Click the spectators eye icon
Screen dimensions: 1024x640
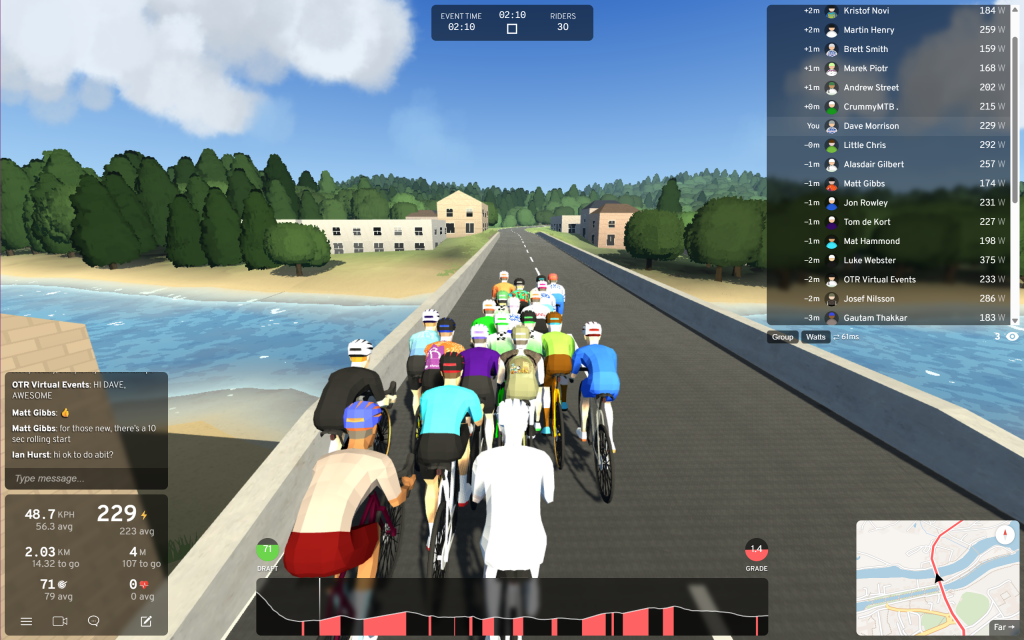coord(1012,337)
